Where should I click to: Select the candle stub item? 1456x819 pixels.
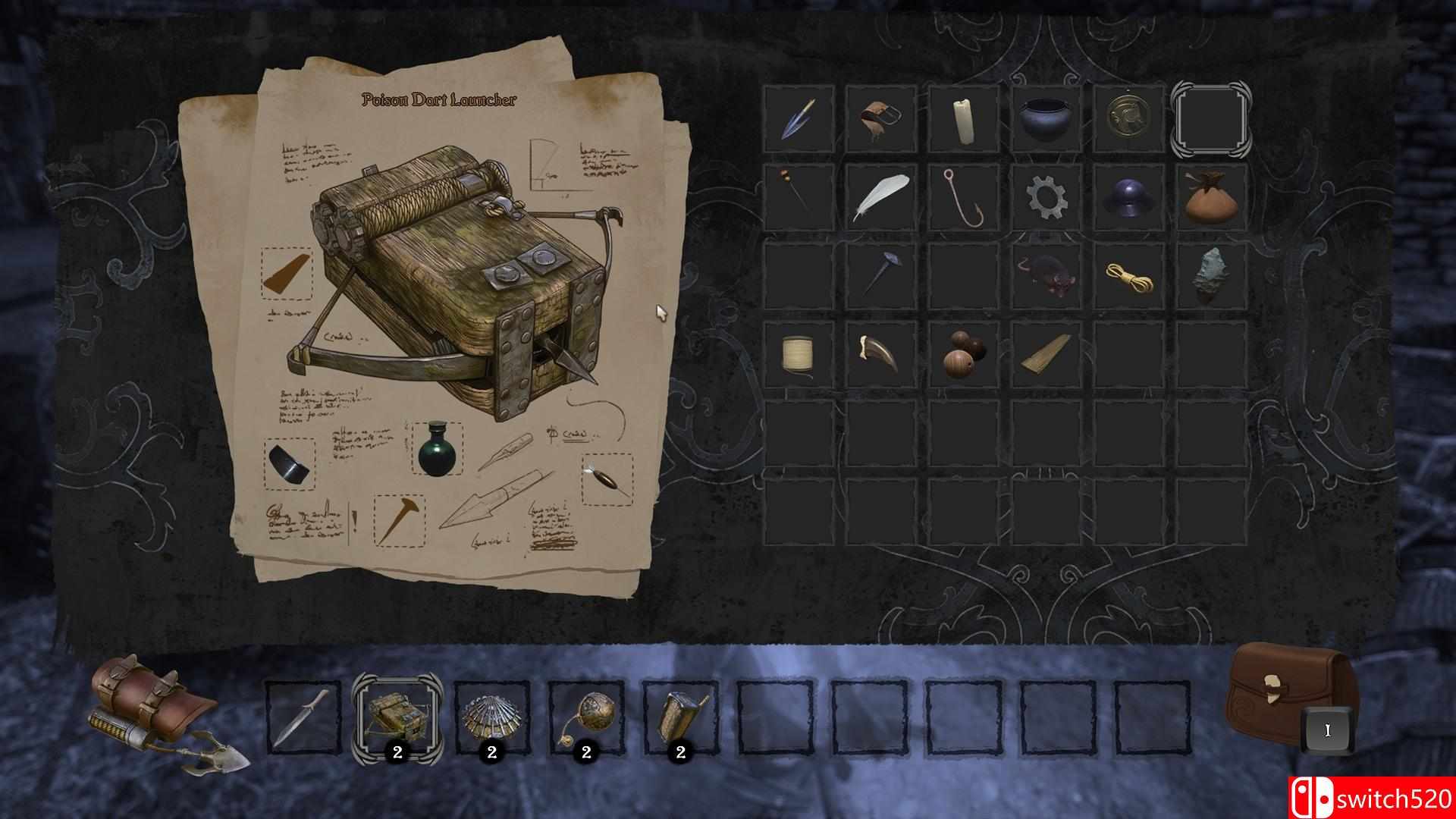(x=963, y=120)
